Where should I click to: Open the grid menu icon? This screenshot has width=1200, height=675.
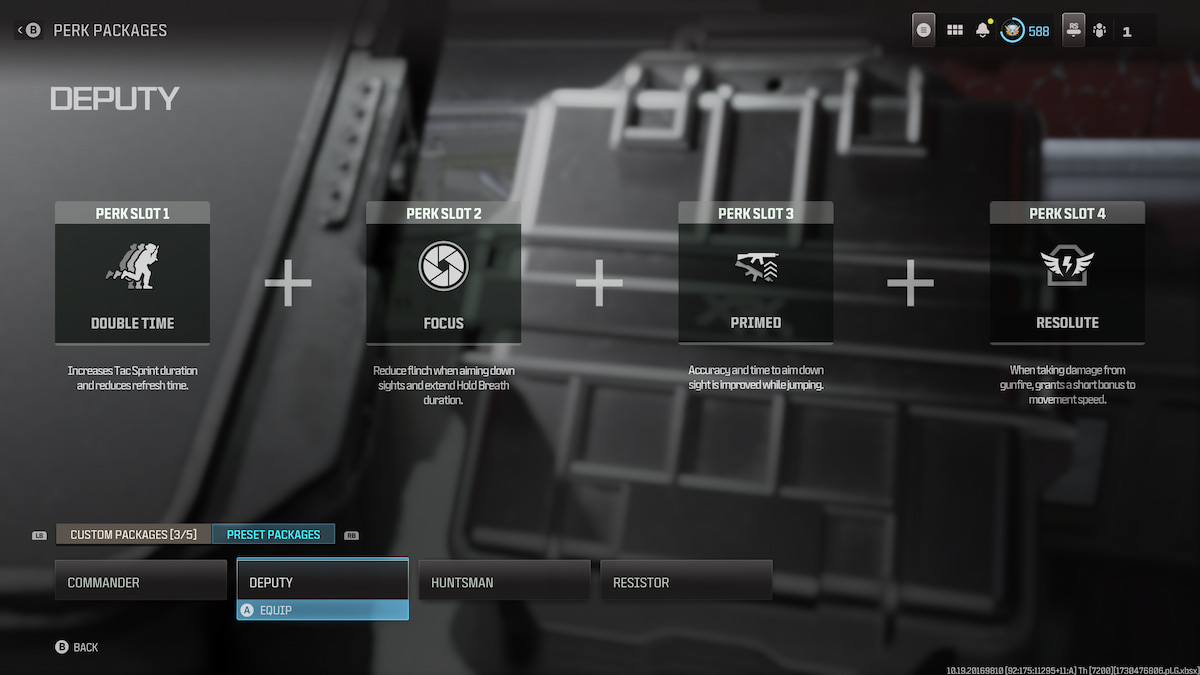pos(955,31)
